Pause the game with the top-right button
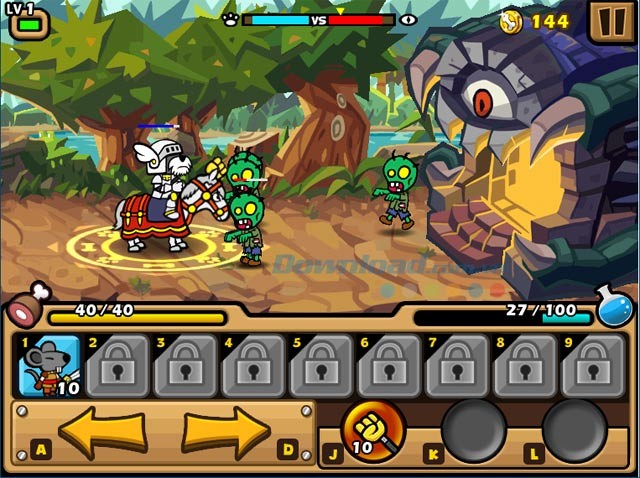 point(608,21)
